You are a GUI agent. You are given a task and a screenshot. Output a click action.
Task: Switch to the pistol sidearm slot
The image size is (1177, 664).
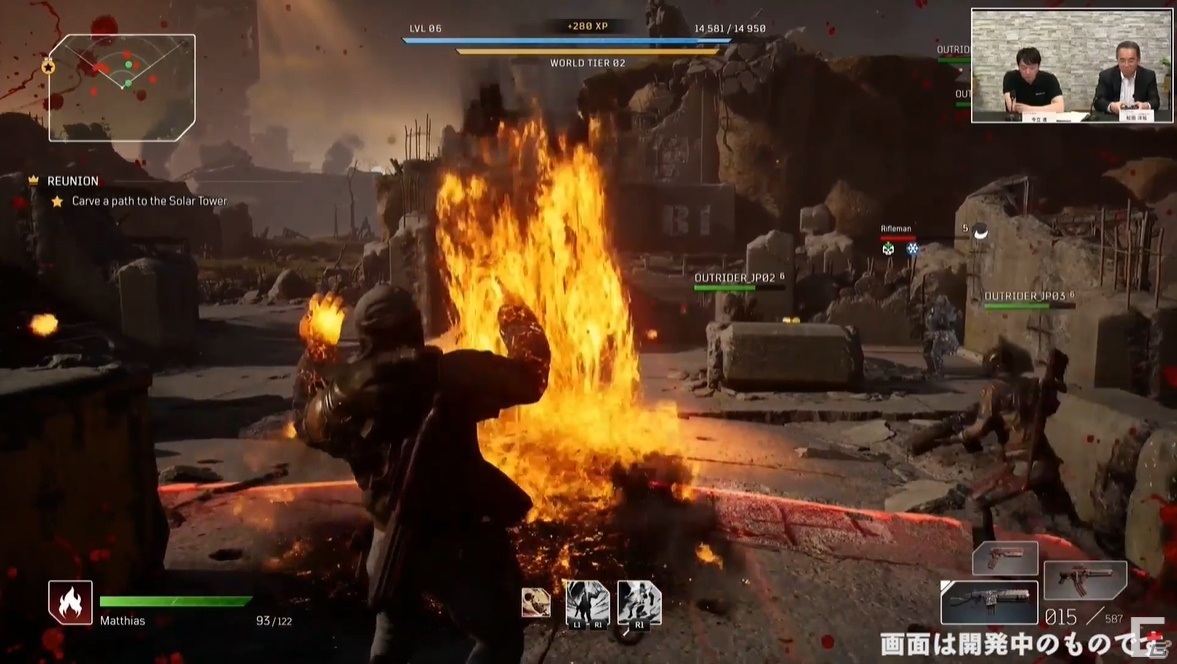[1005, 557]
